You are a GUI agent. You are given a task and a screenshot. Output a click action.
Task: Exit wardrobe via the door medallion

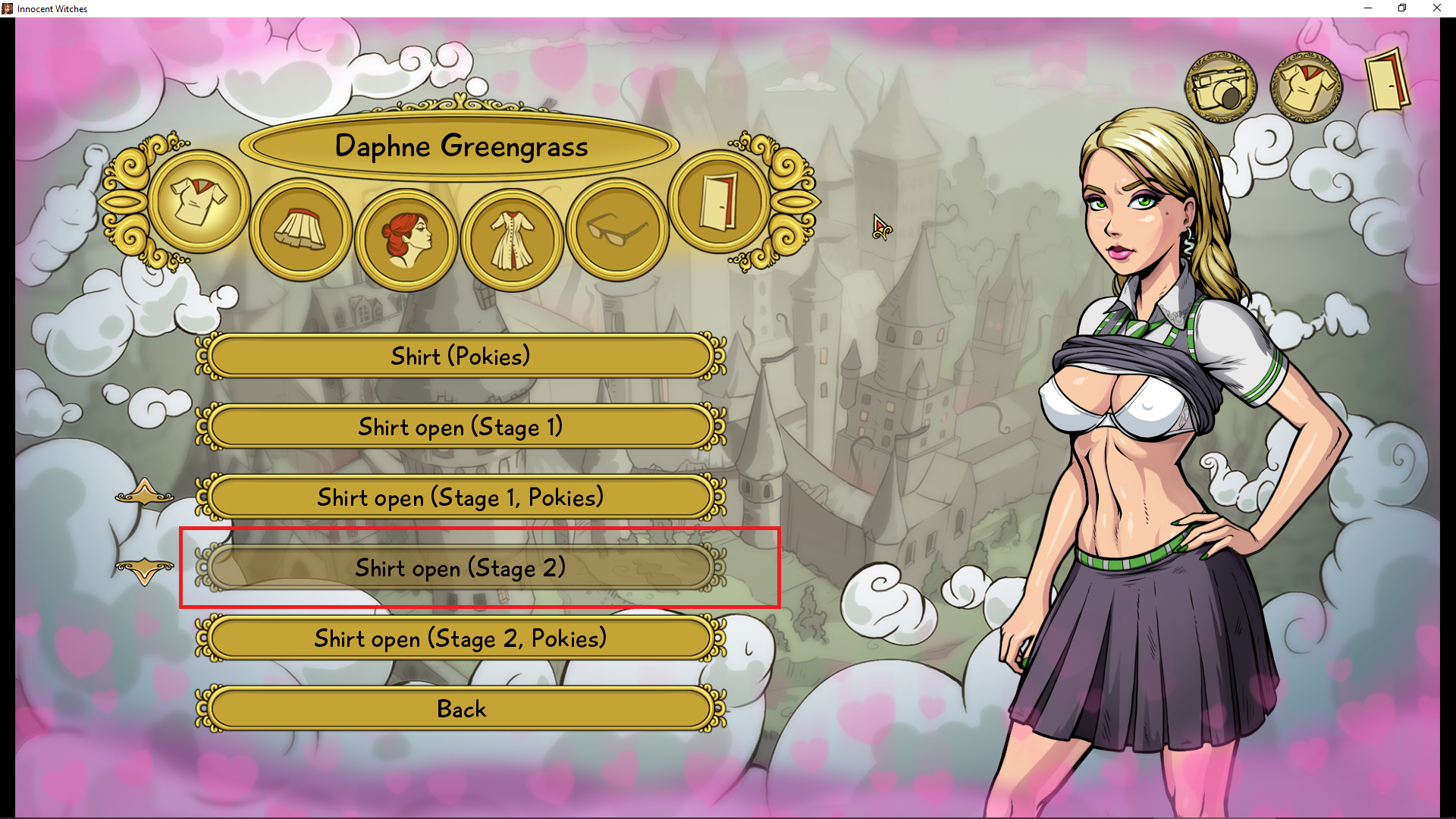(718, 202)
